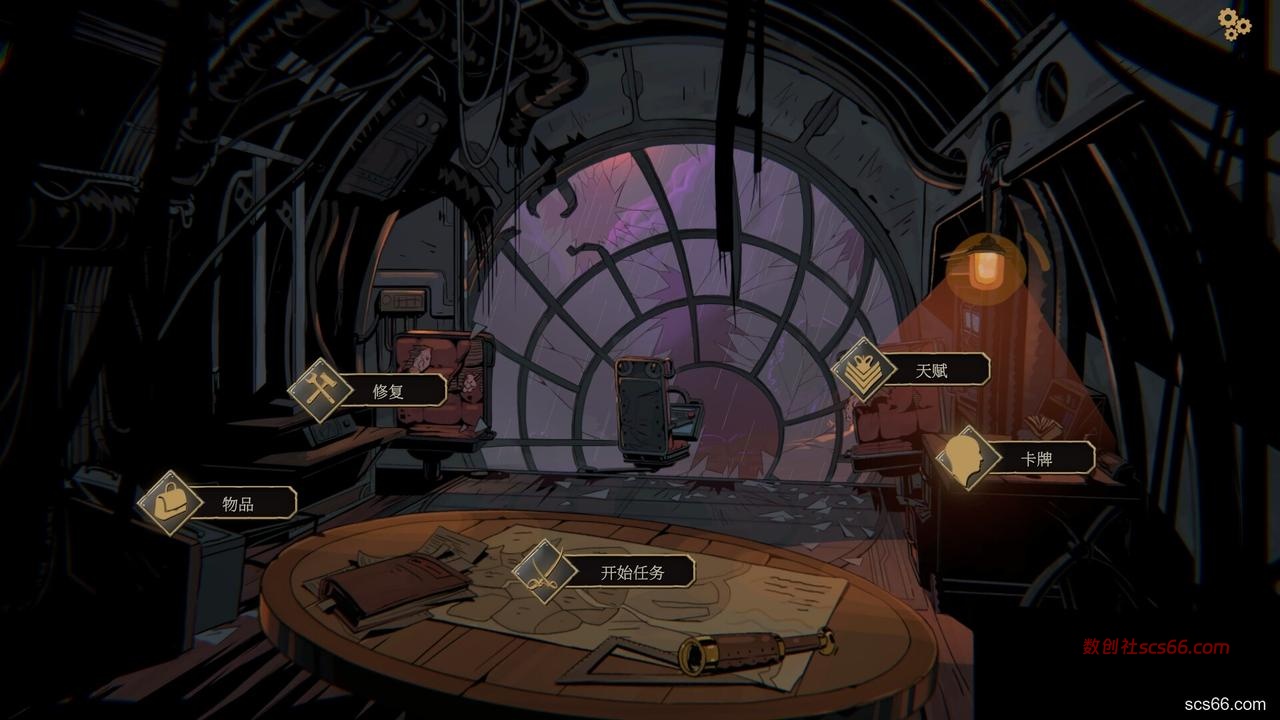The width and height of the screenshot is (1280, 720).
Task: Open the 卡牌 (Cards) menu
Action: click(1035, 459)
